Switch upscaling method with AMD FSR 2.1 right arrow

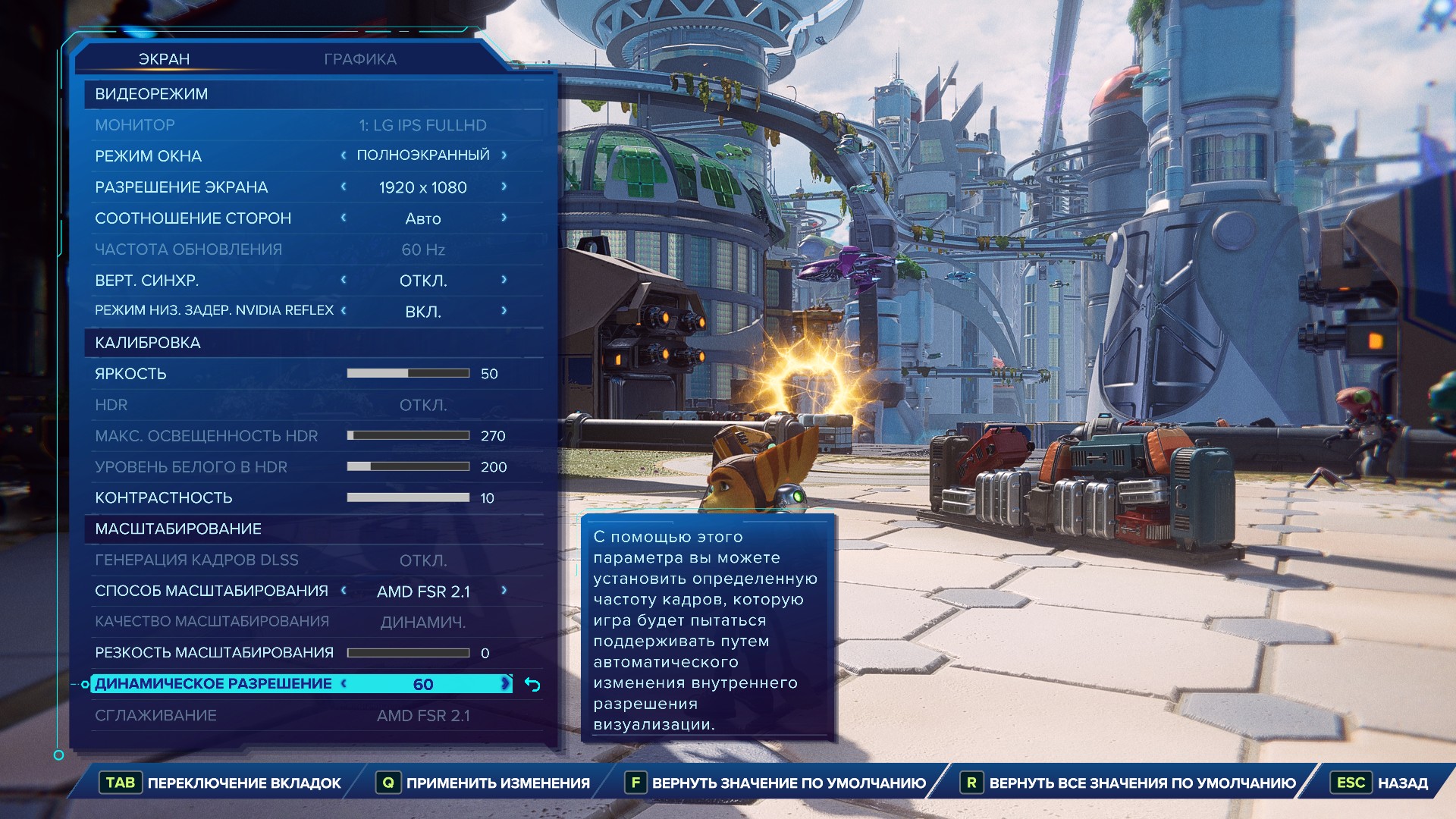click(x=504, y=591)
